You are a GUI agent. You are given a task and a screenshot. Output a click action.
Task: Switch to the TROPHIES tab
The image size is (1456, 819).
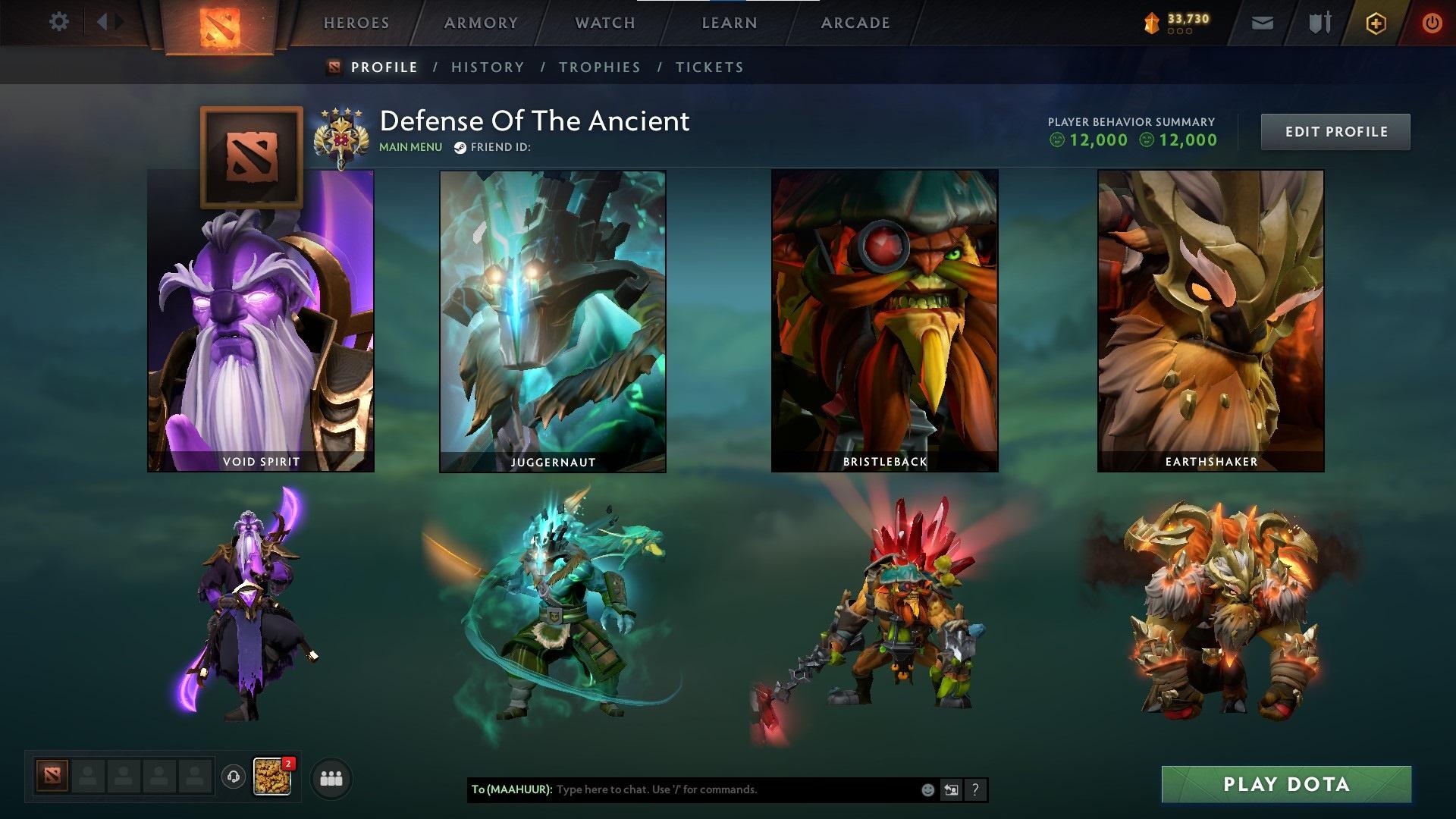point(600,67)
